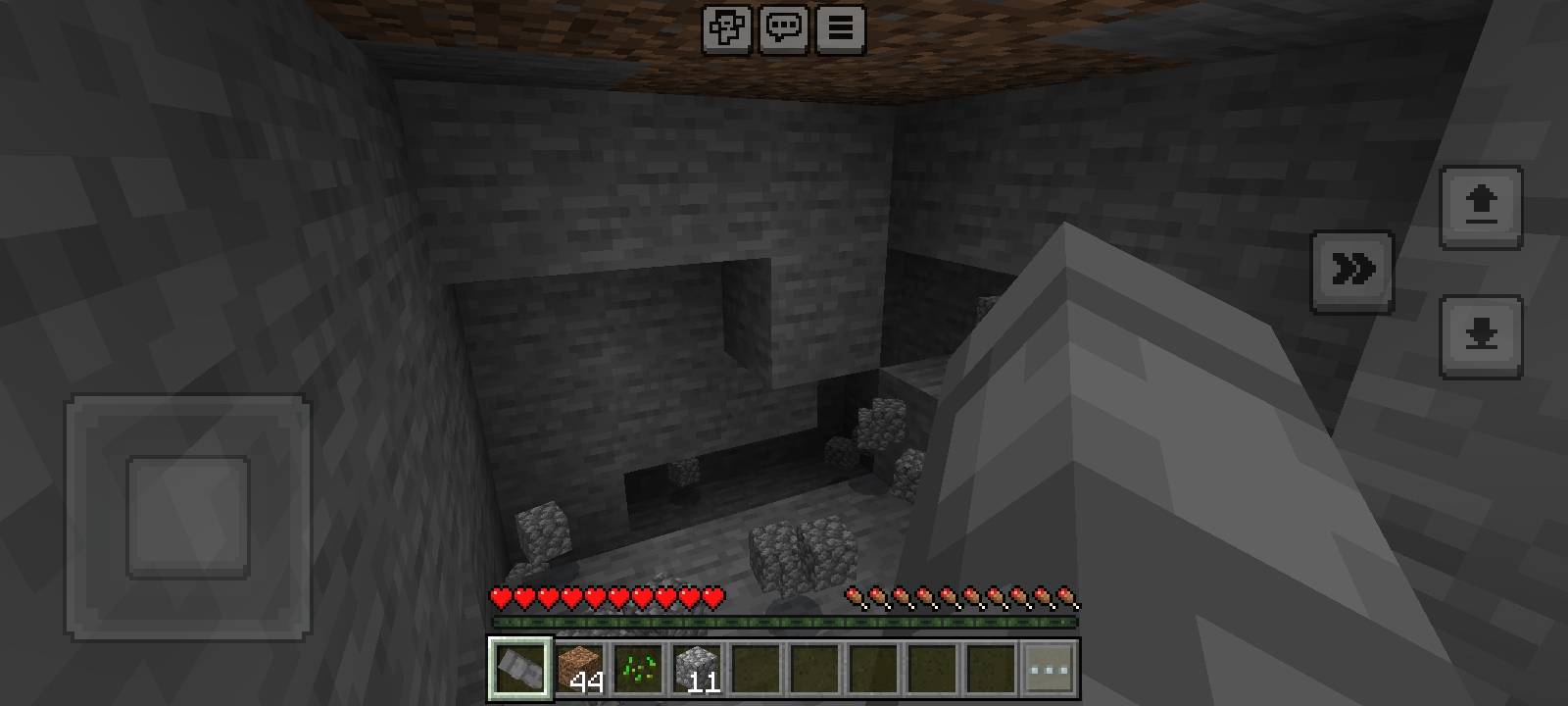
Task: Open the emote wheel icon
Action: (x=726, y=28)
